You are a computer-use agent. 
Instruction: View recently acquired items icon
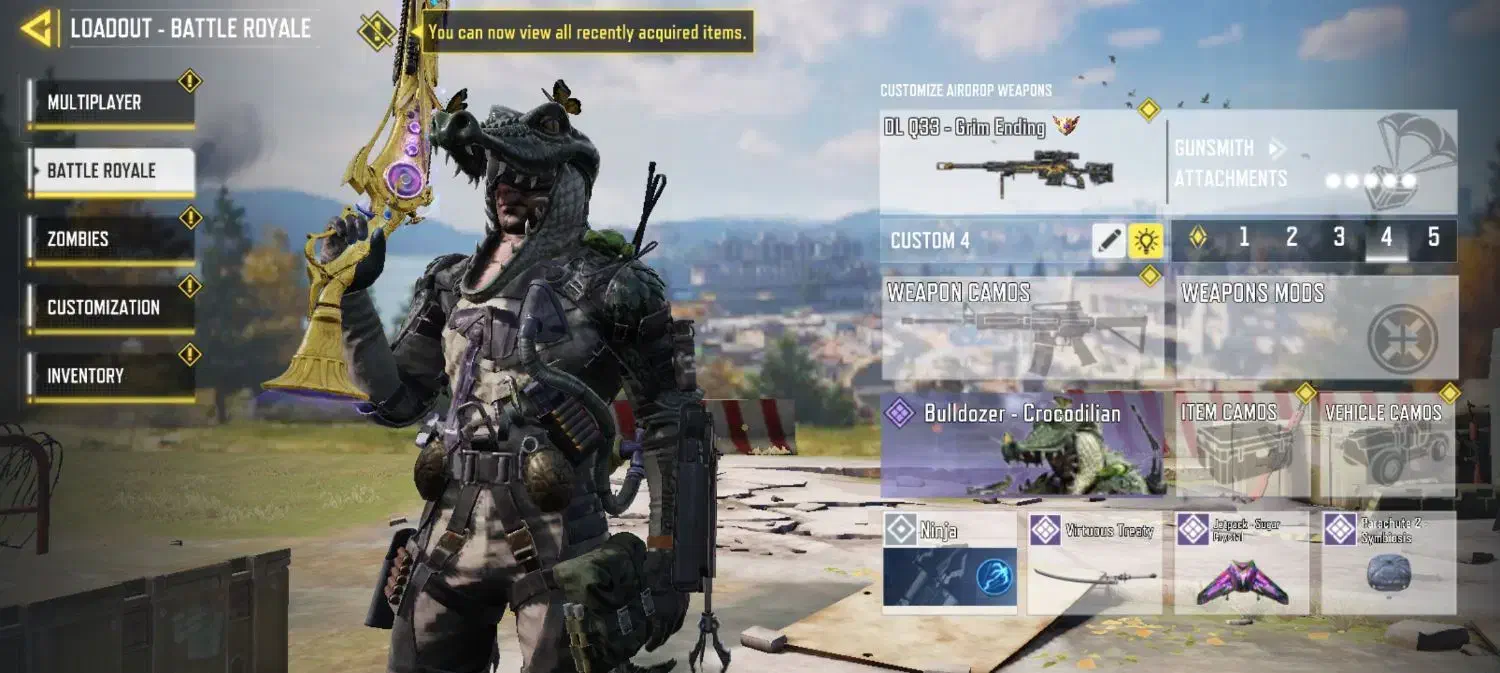377,32
